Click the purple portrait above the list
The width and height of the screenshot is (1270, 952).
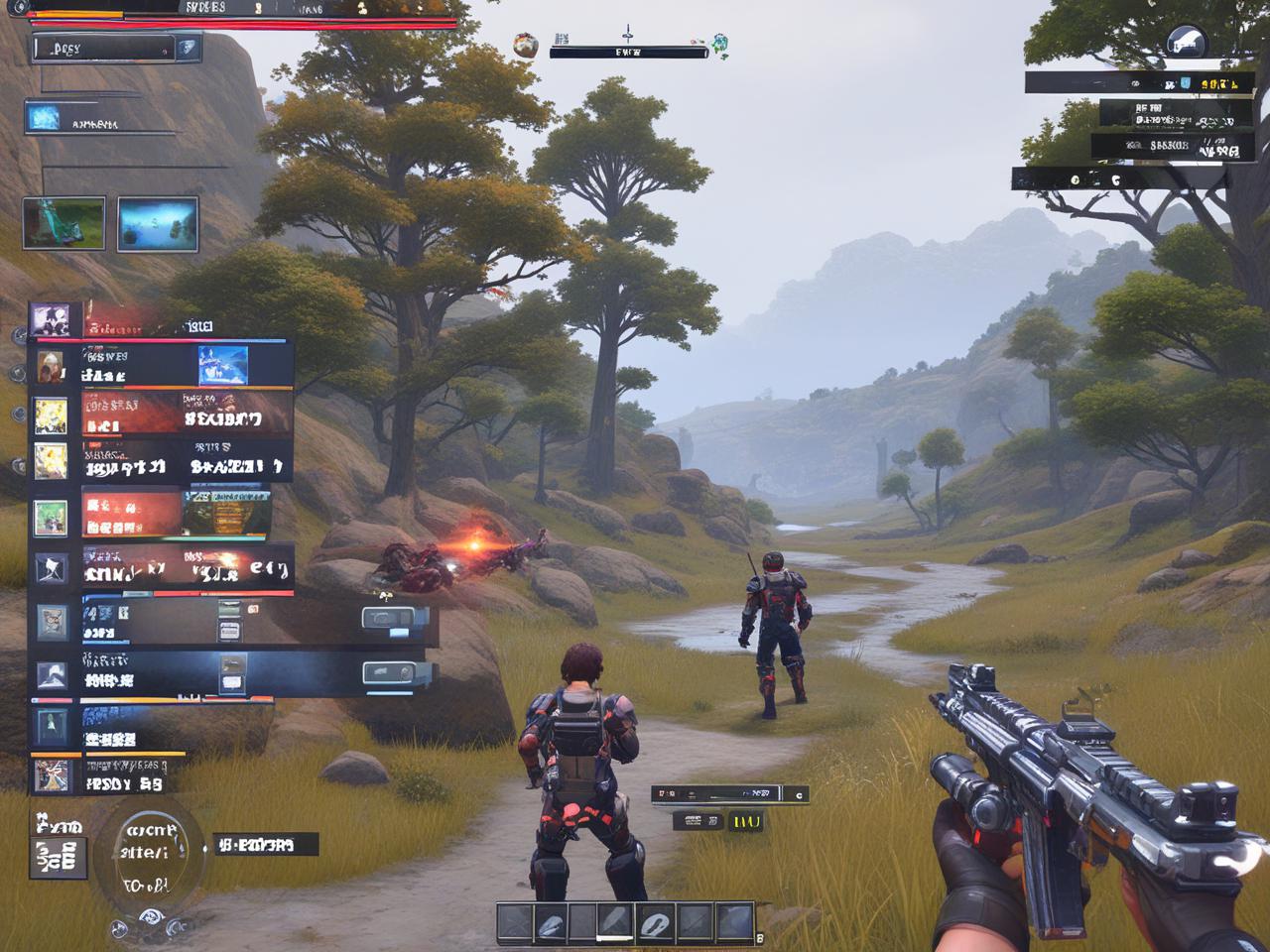(50, 319)
